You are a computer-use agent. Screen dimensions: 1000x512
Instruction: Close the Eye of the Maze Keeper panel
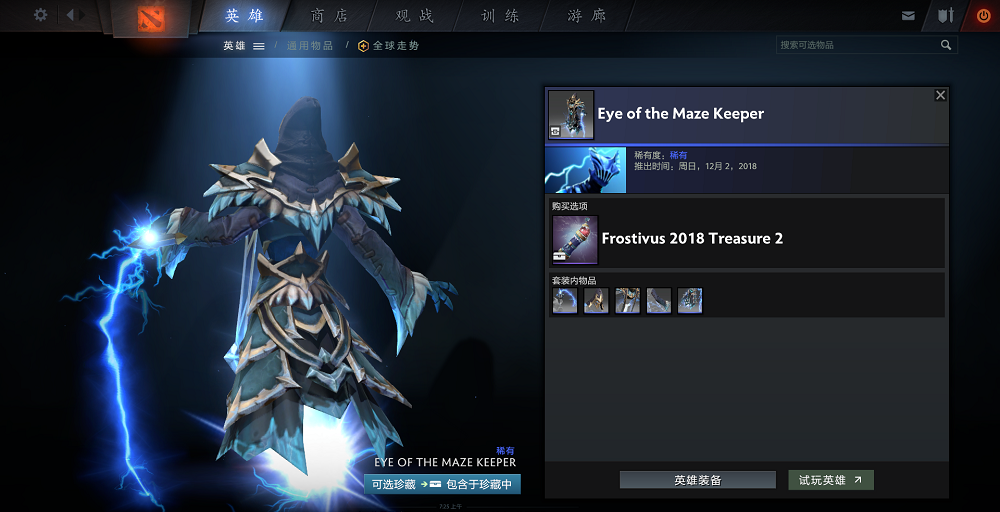(x=940, y=95)
